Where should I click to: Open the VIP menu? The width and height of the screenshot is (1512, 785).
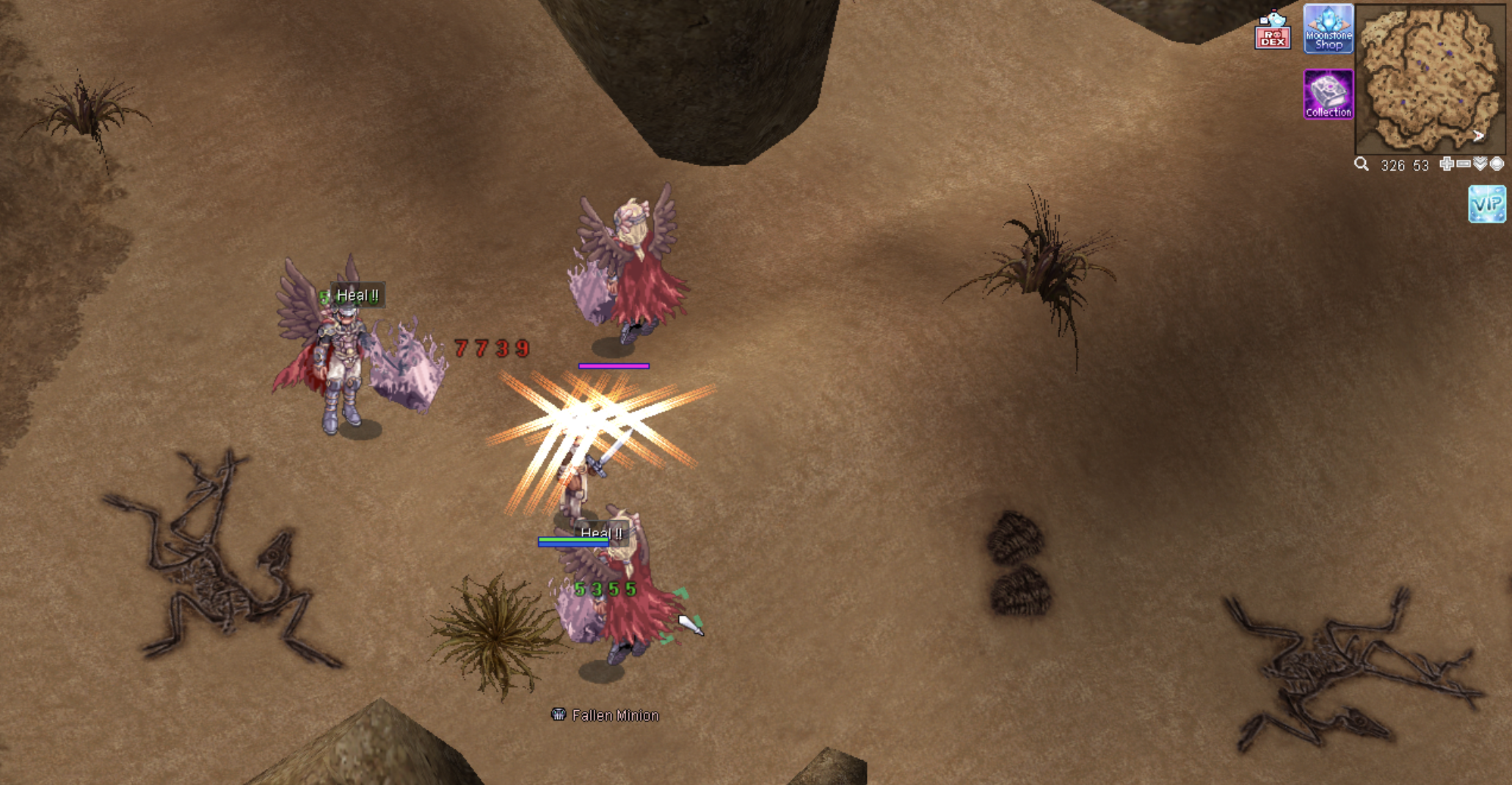(x=1486, y=203)
